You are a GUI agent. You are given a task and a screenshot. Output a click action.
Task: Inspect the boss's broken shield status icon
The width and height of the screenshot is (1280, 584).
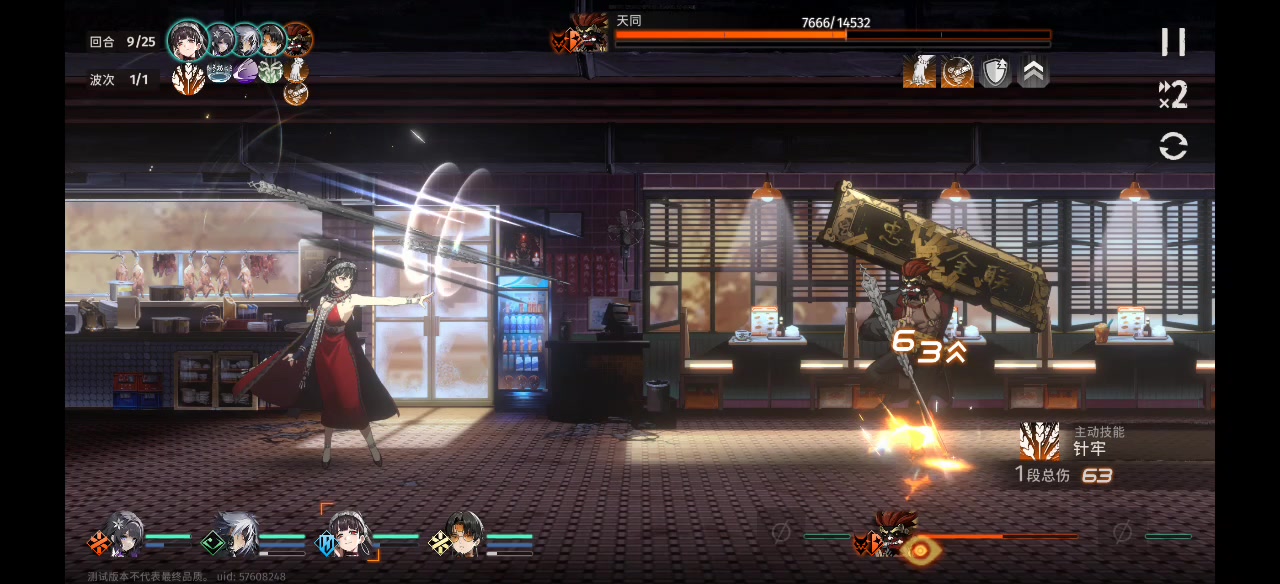pos(995,72)
